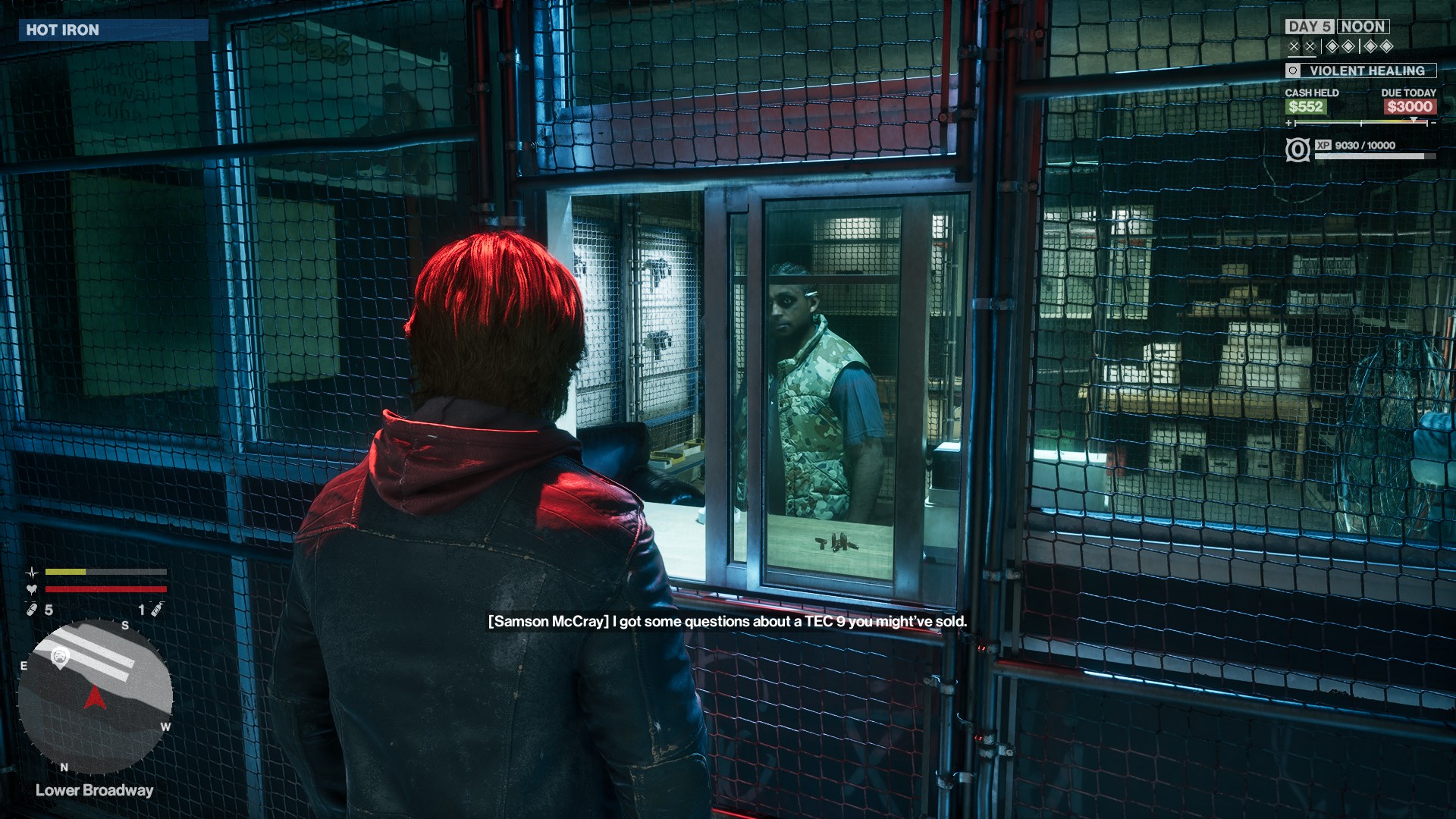Select the destination marker on the minimap
The width and height of the screenshot is (1456, 819).
click(60, 657)
